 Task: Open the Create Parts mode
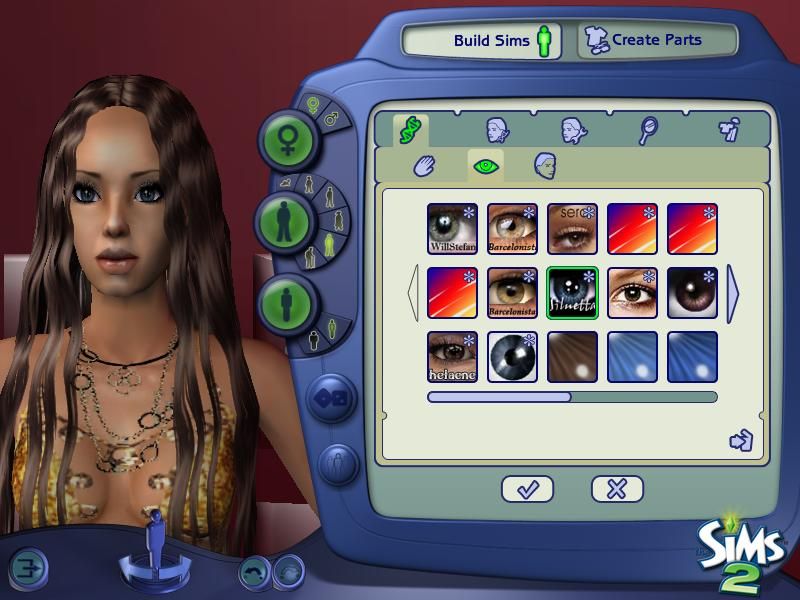656,41
